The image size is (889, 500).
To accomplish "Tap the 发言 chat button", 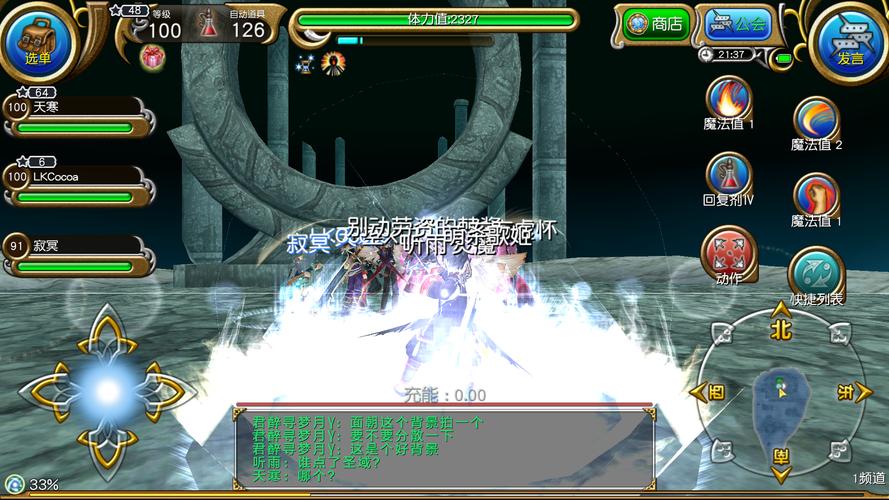I will pyautogui.click(x=850, y=40).
